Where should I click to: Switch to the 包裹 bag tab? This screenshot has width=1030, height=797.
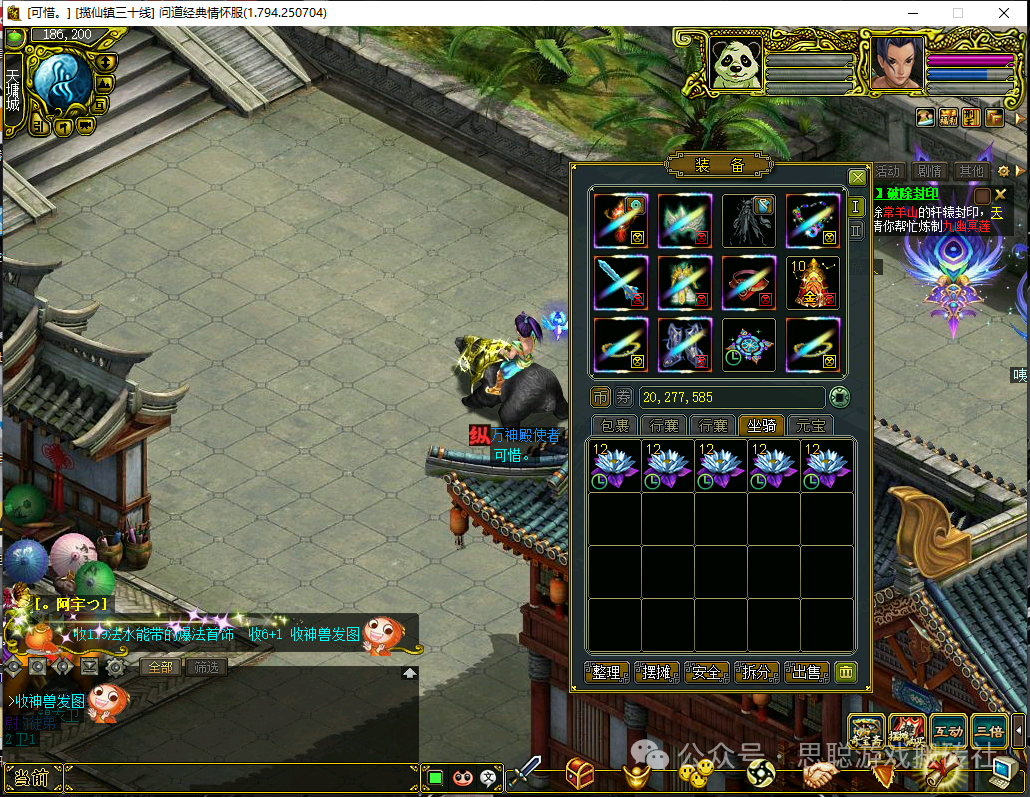[x=614, y=425]
